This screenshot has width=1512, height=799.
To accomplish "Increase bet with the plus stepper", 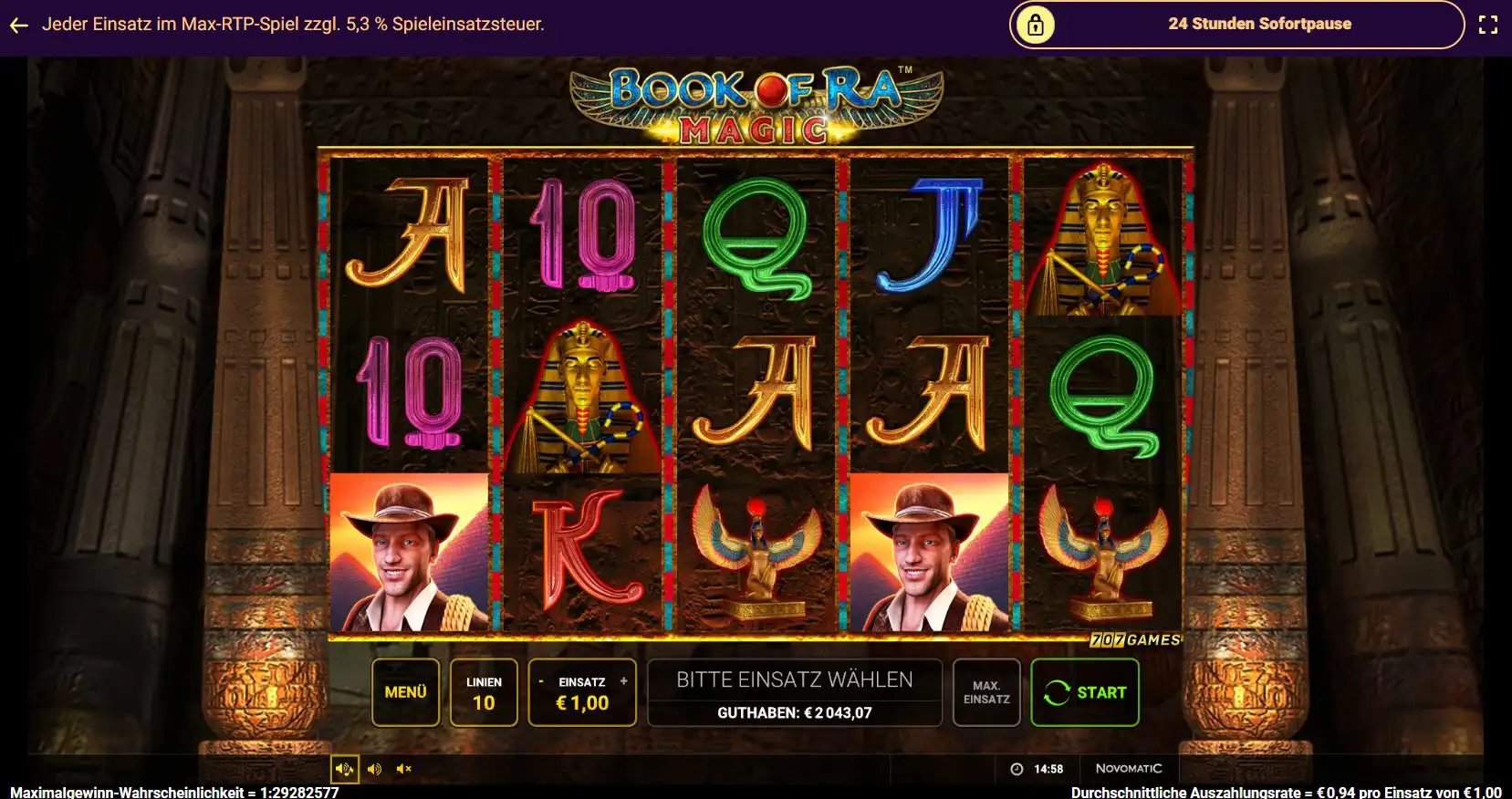I will [624, 680].
